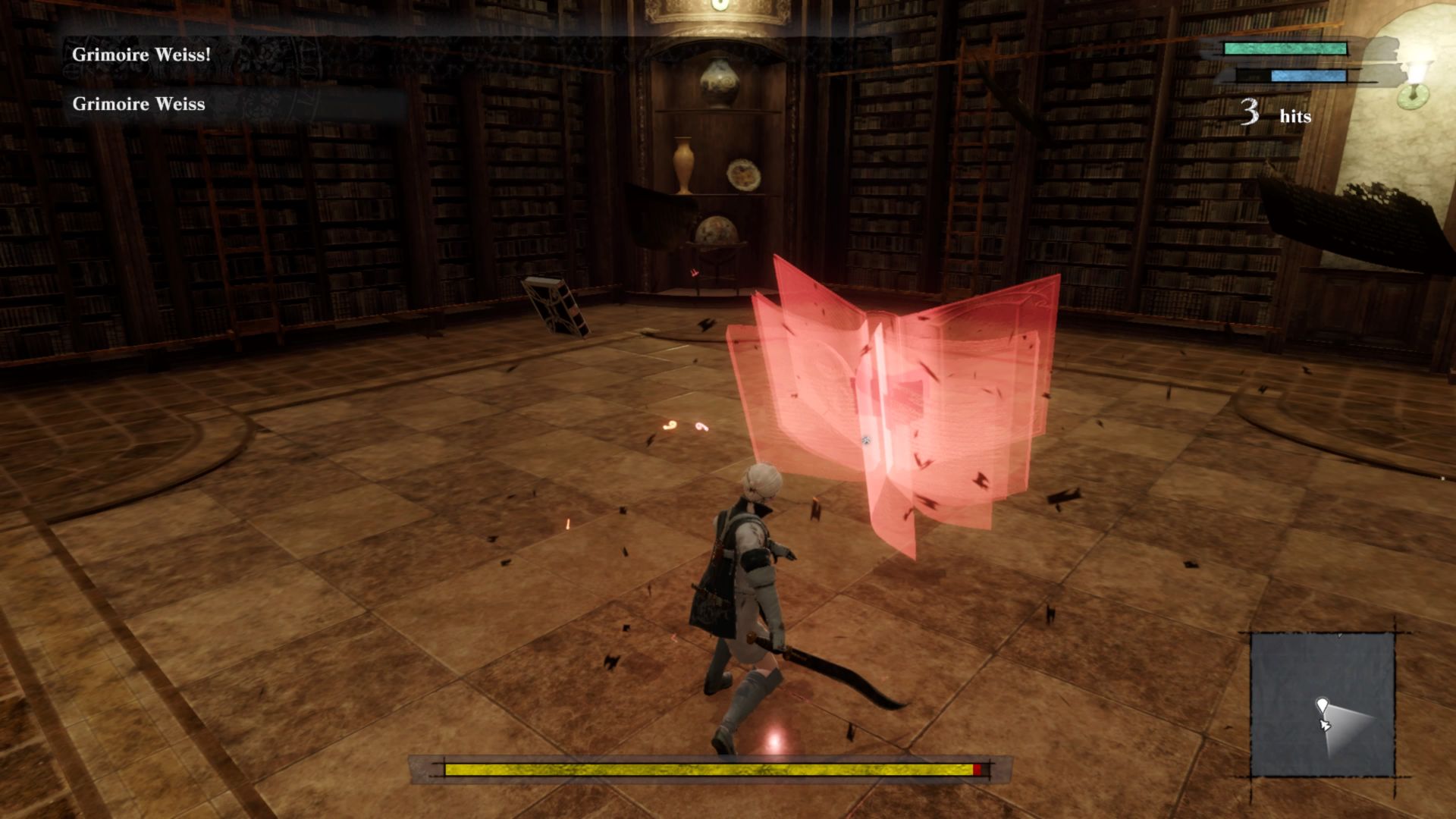The image size is (1456, 819).
Task: Select the 'Grimoire Weiss' lock-on nameplate
Action: 139,104
